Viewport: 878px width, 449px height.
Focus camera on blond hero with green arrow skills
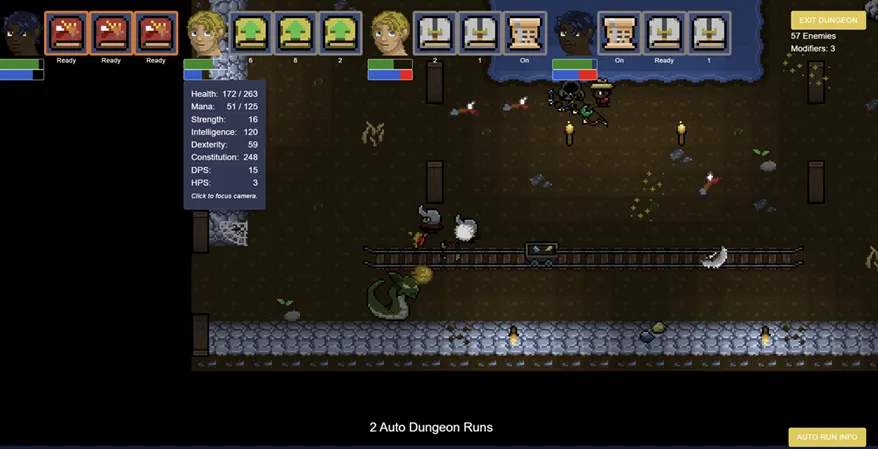tap(206, 34)
